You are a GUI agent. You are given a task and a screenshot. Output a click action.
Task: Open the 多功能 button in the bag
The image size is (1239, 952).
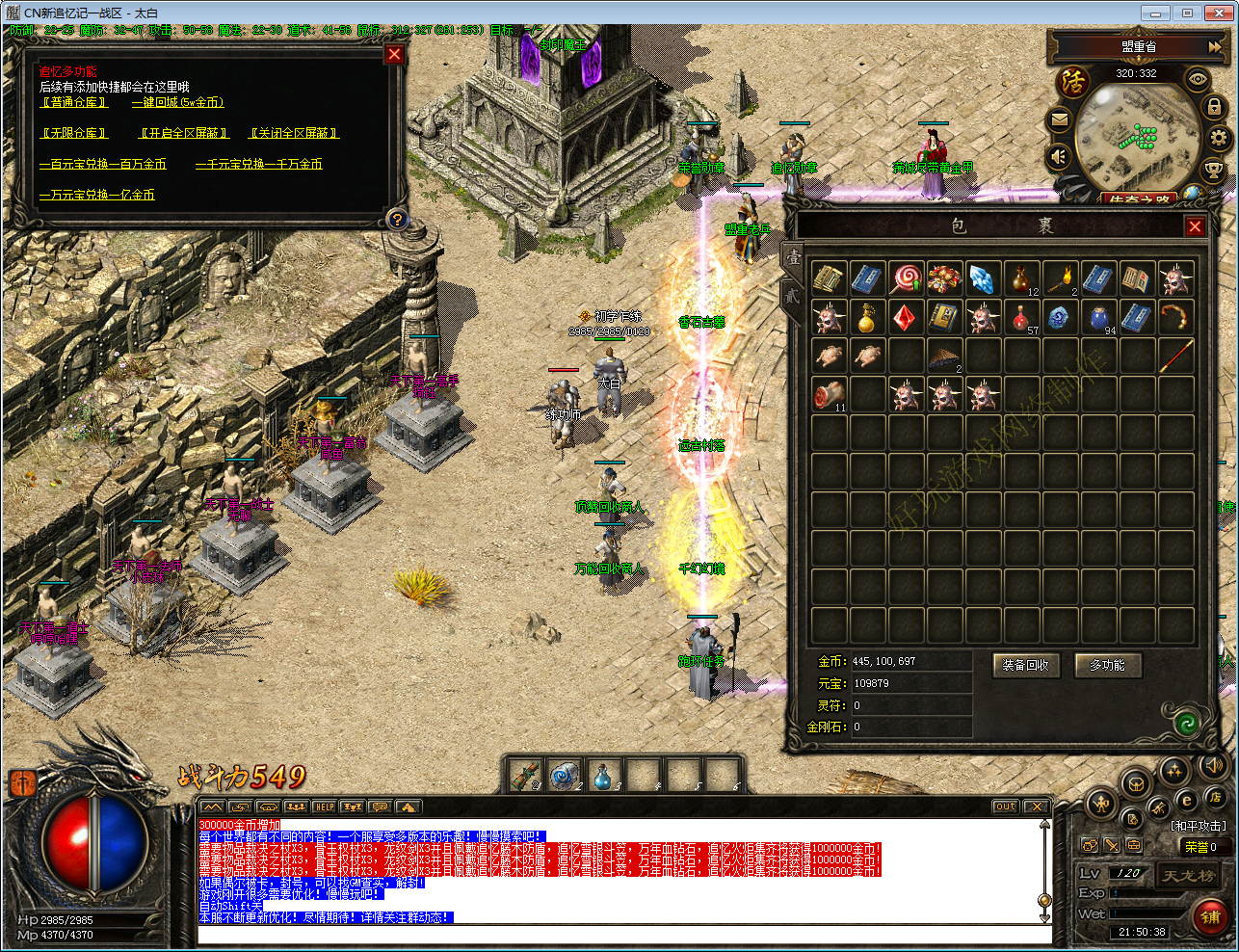click(1107, 665)
